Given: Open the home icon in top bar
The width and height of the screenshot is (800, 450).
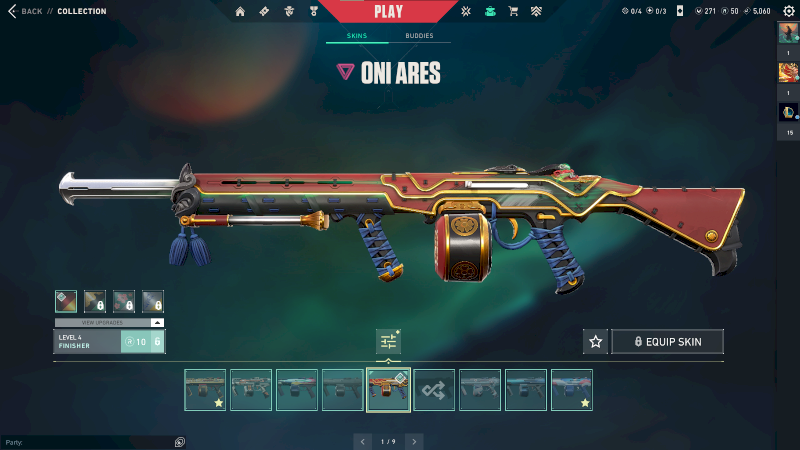Looking at the screenshot, I should pos(240,11).
